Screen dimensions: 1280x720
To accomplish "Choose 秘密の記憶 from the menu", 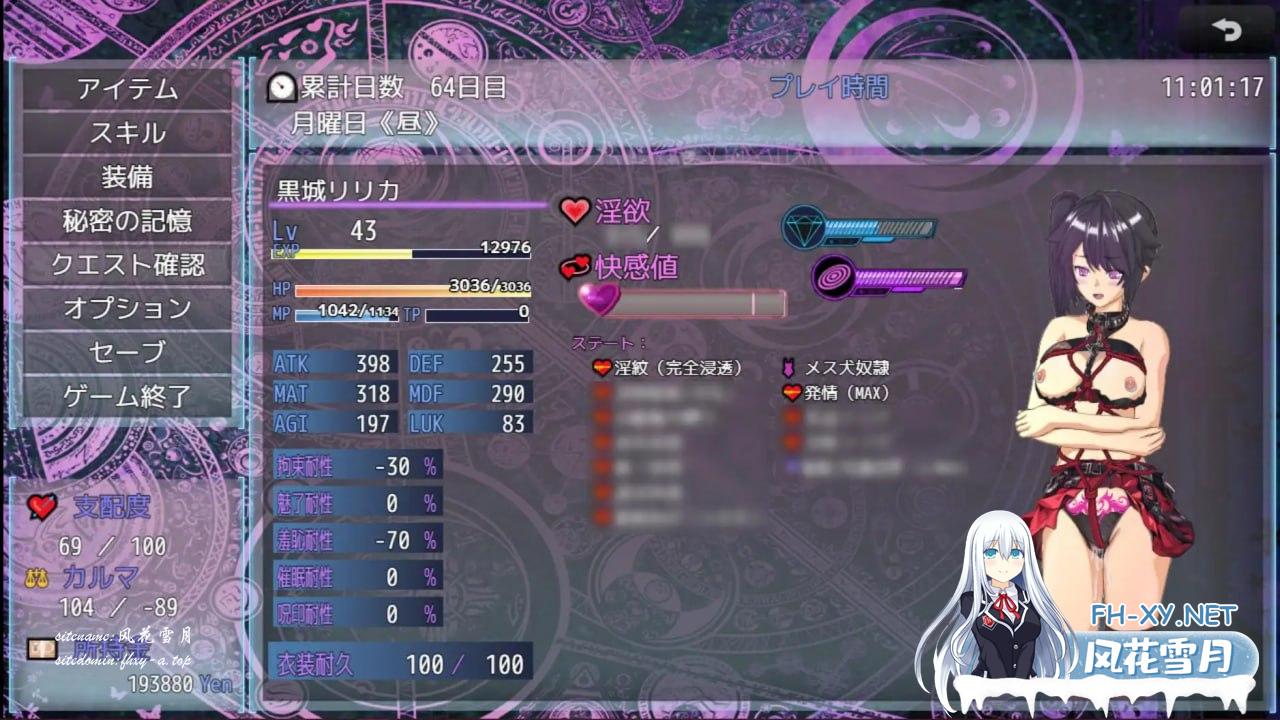I will tap(127, 221).
